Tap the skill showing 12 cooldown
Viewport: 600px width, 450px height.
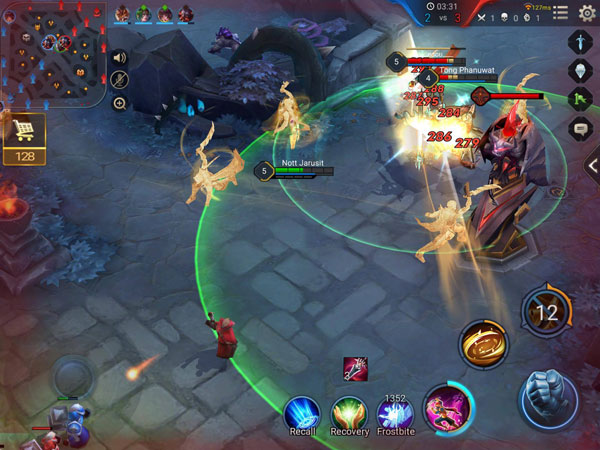point(546,312)
